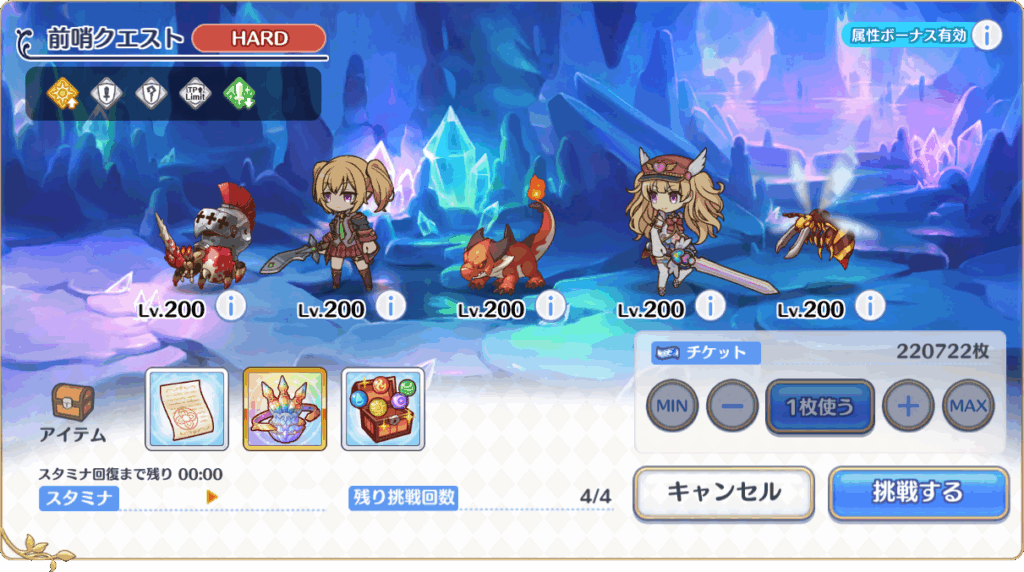Show info for the twin-tail swordswoman enemy
Viewport: 1024px width, 572px height.
click(391, 306)
